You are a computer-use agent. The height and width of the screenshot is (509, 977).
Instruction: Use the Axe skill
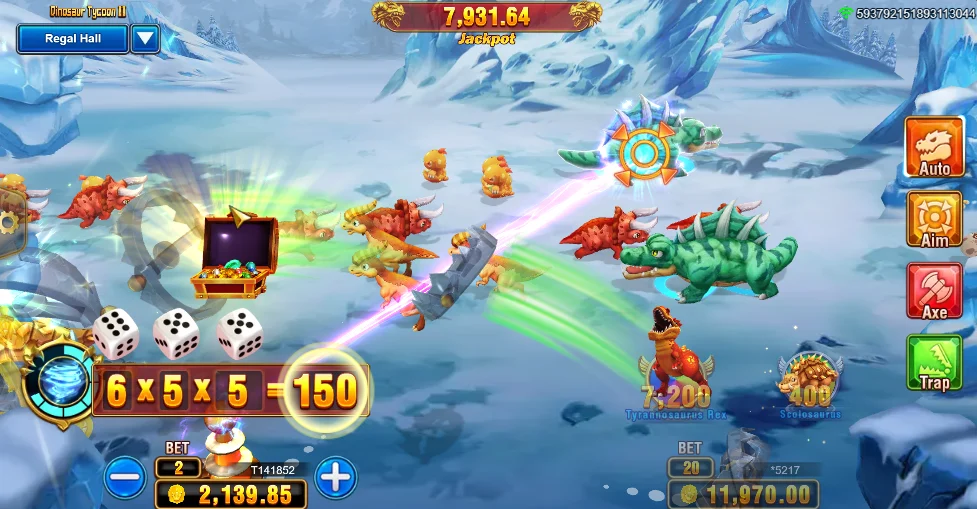pos(934,291)
